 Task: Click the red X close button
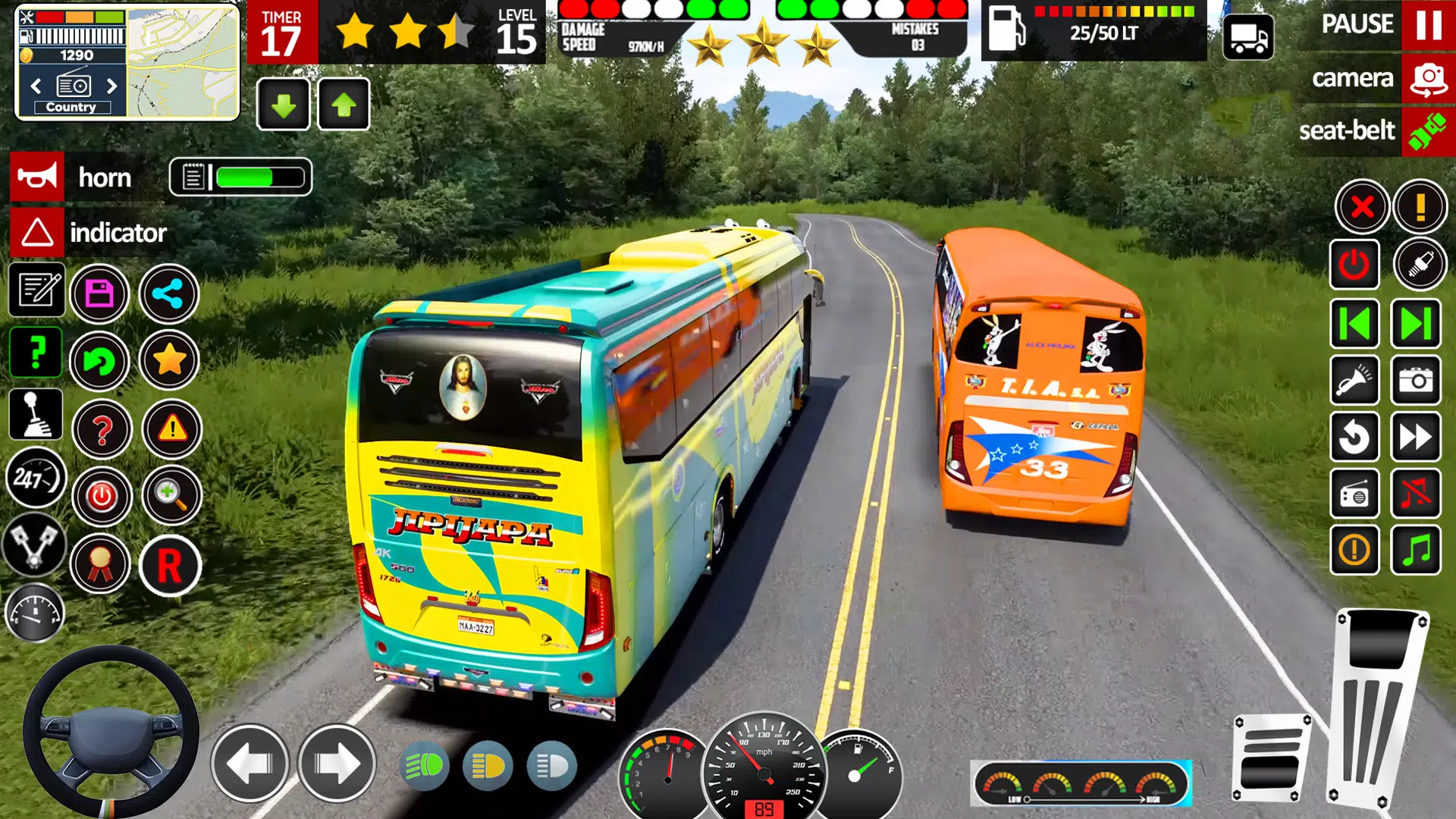click(x=1362, y=206)
